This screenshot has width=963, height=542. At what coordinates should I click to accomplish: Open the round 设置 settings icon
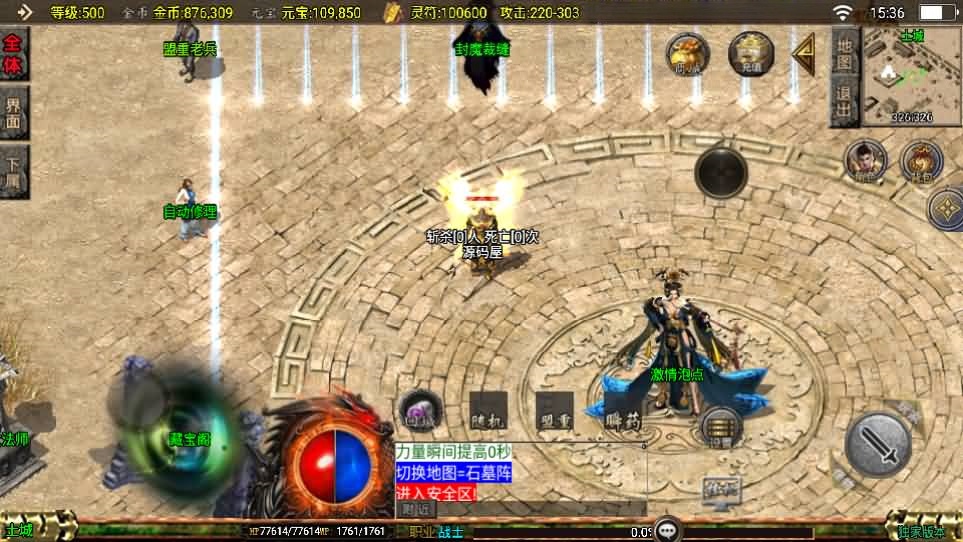pos(720,426)
